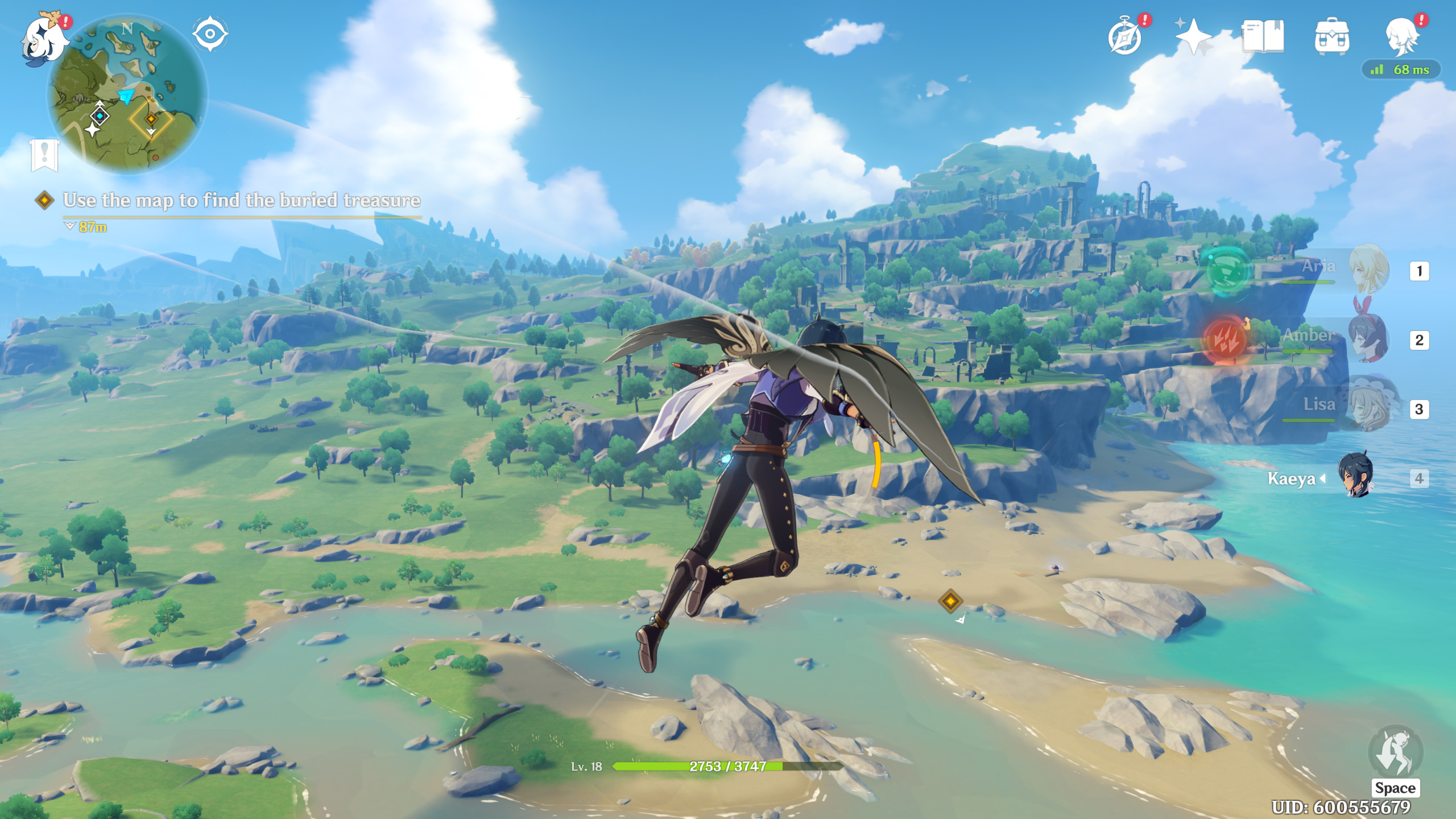The width and height of the screenshot is (1456, 819).
Task: Use Aria's green elemental burst orb
Action: (x=1227, y=271)
